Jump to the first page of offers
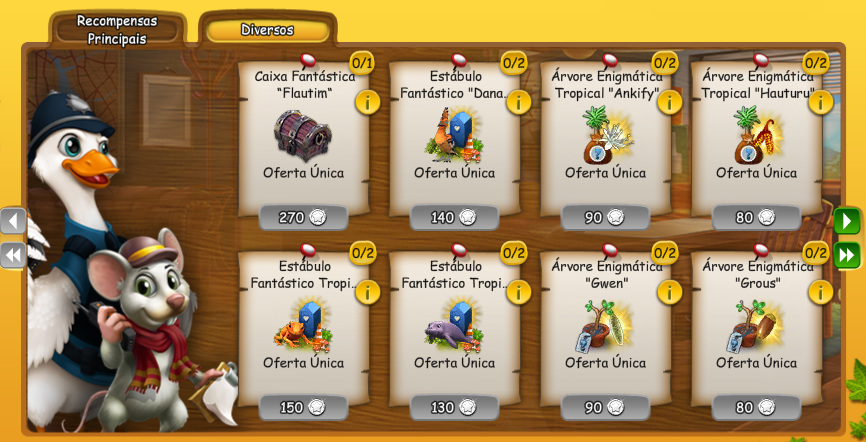Image resolution: width=866 pixels, height=442 pixels. point(13,255)
